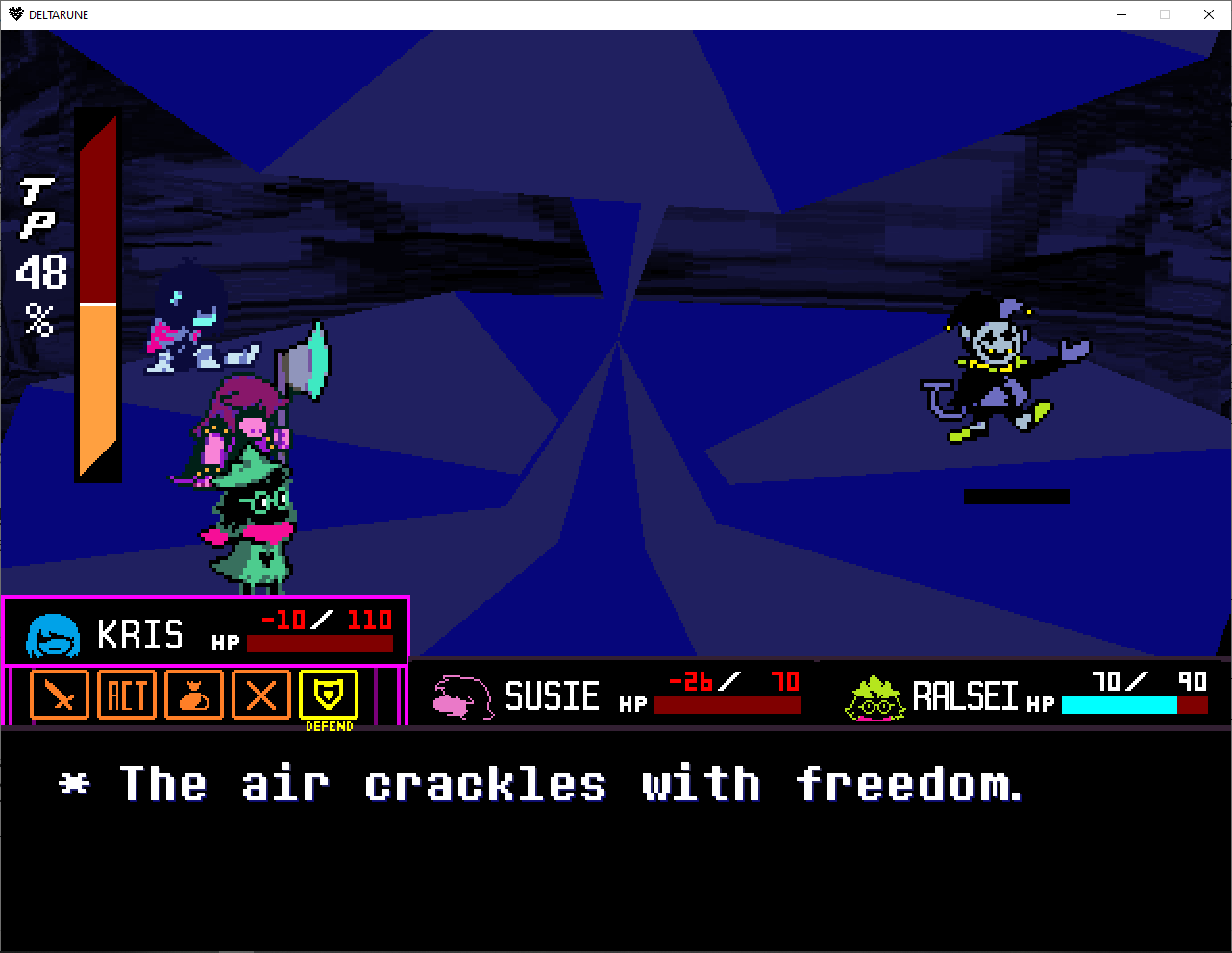
Task: Click Susie's pink face portrait
Action: [461, 696]
